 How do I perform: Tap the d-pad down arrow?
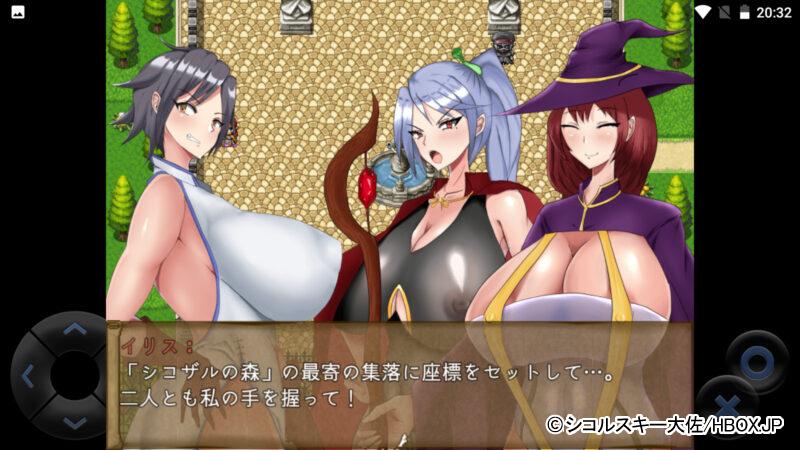(x=75, y=424)
